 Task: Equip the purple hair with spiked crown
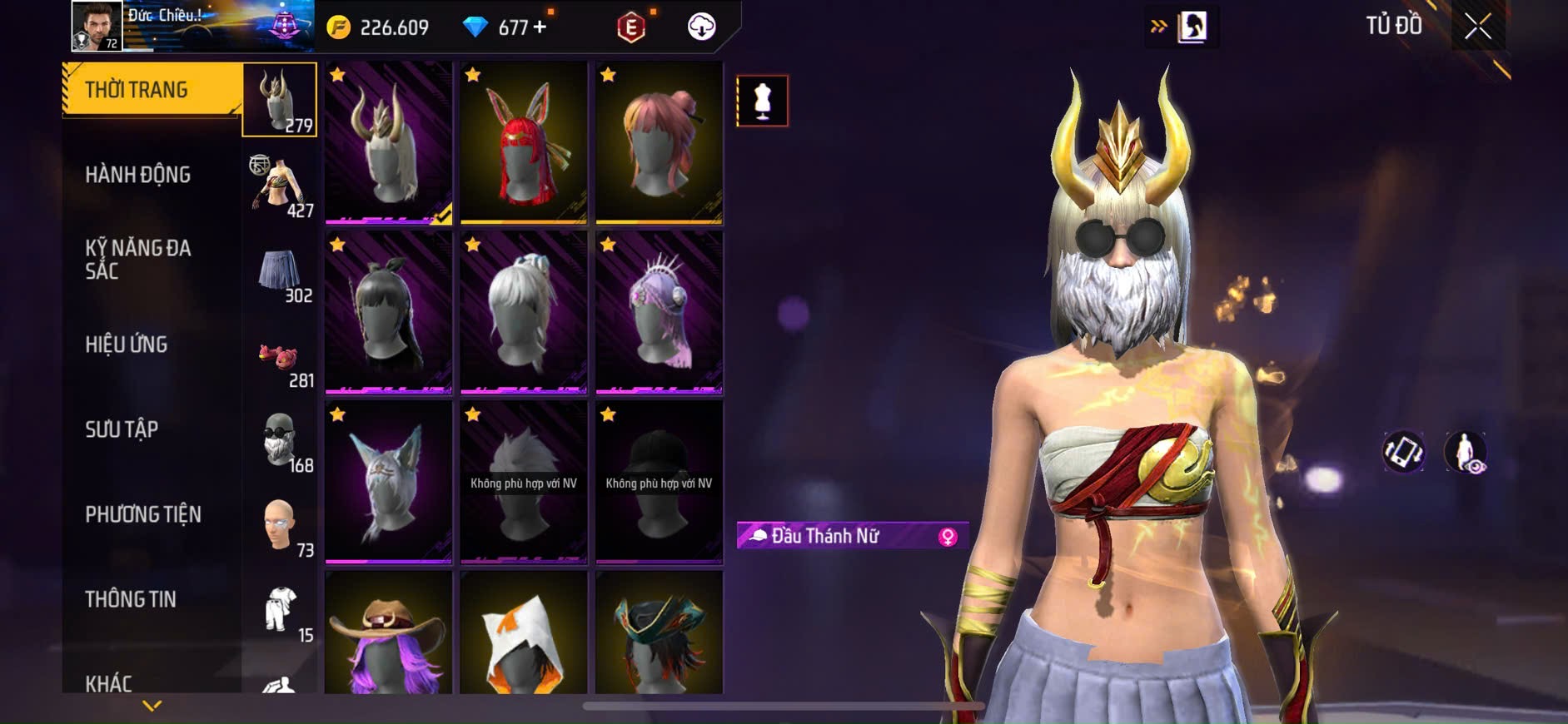[x=659, y=312]
